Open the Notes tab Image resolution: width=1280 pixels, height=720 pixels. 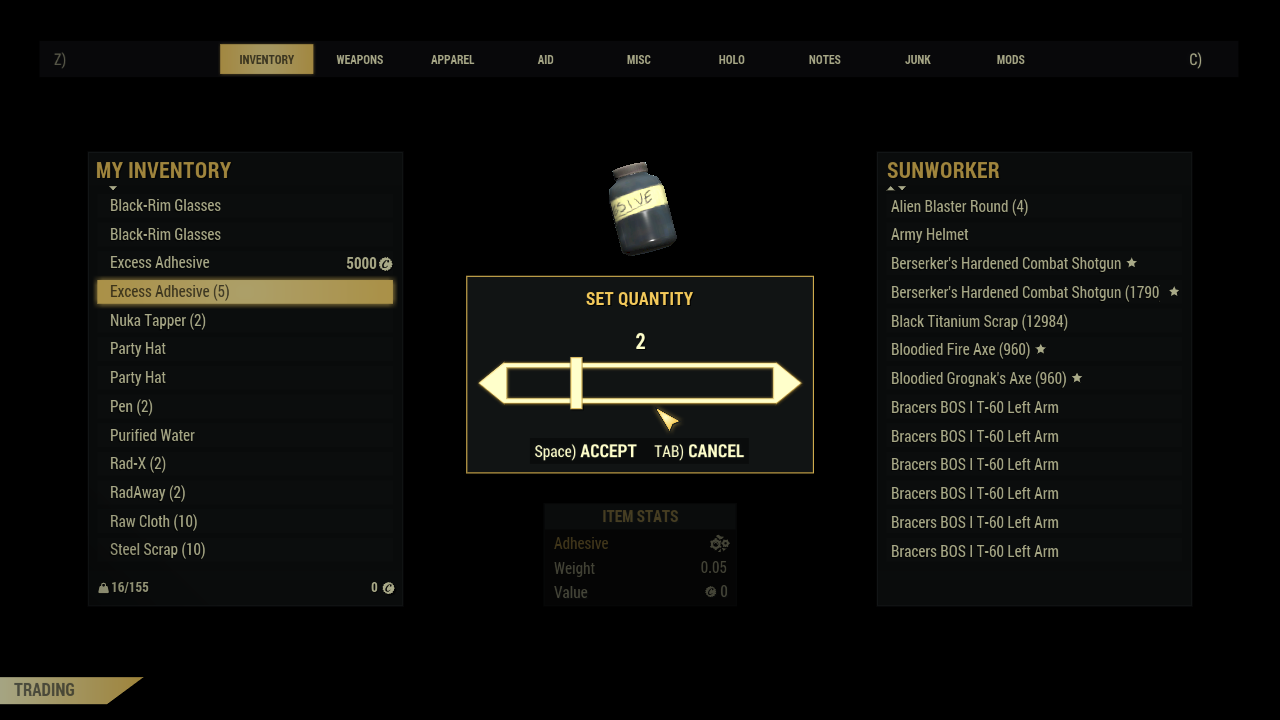coord(824,60)
